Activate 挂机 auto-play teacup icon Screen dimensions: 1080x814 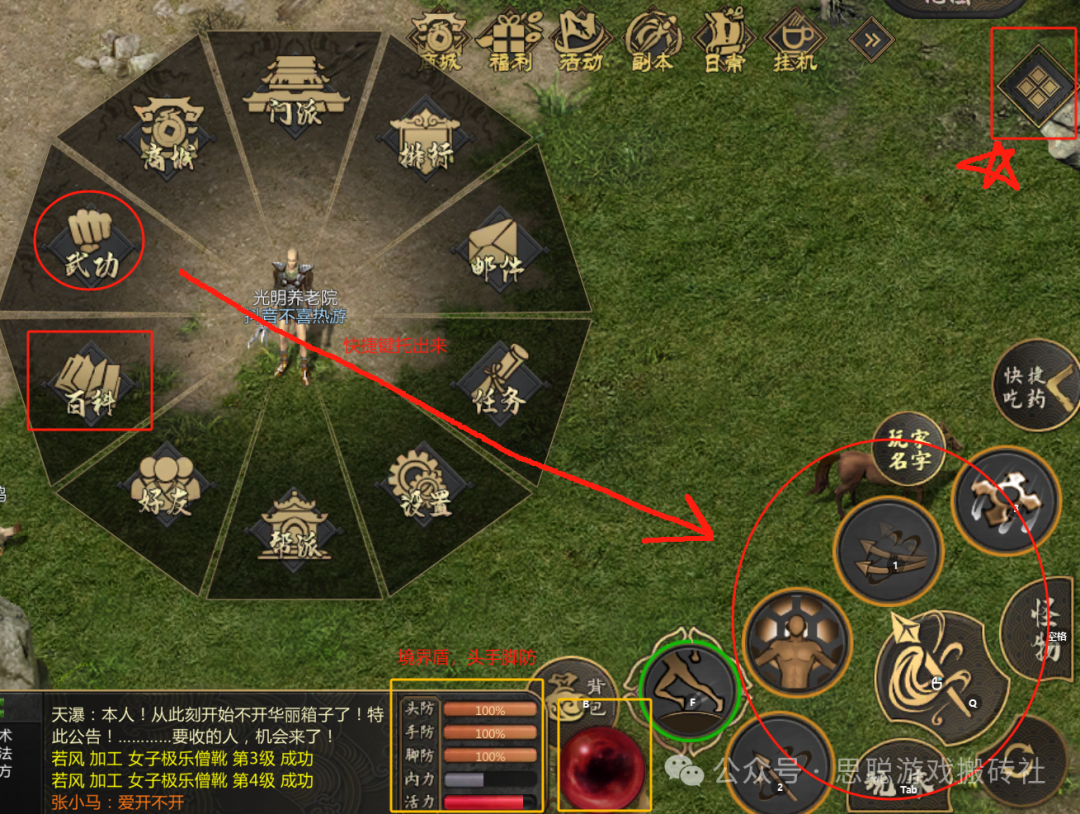pos(795,41)
